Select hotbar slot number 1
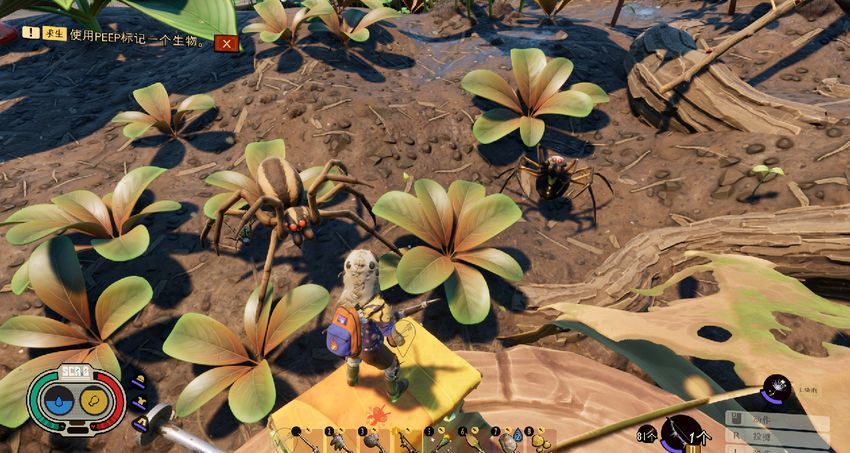The height and width of the screenshot is (453, 850). point(305,440)
